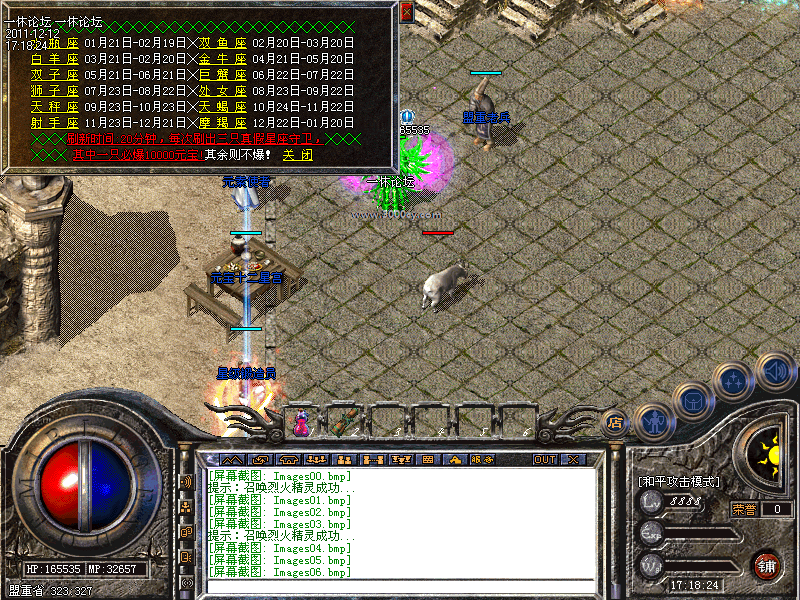Viewport: 800px width, 600px height.
Task: Open the orange 店 shop button
Action: (x=616, y=423)
